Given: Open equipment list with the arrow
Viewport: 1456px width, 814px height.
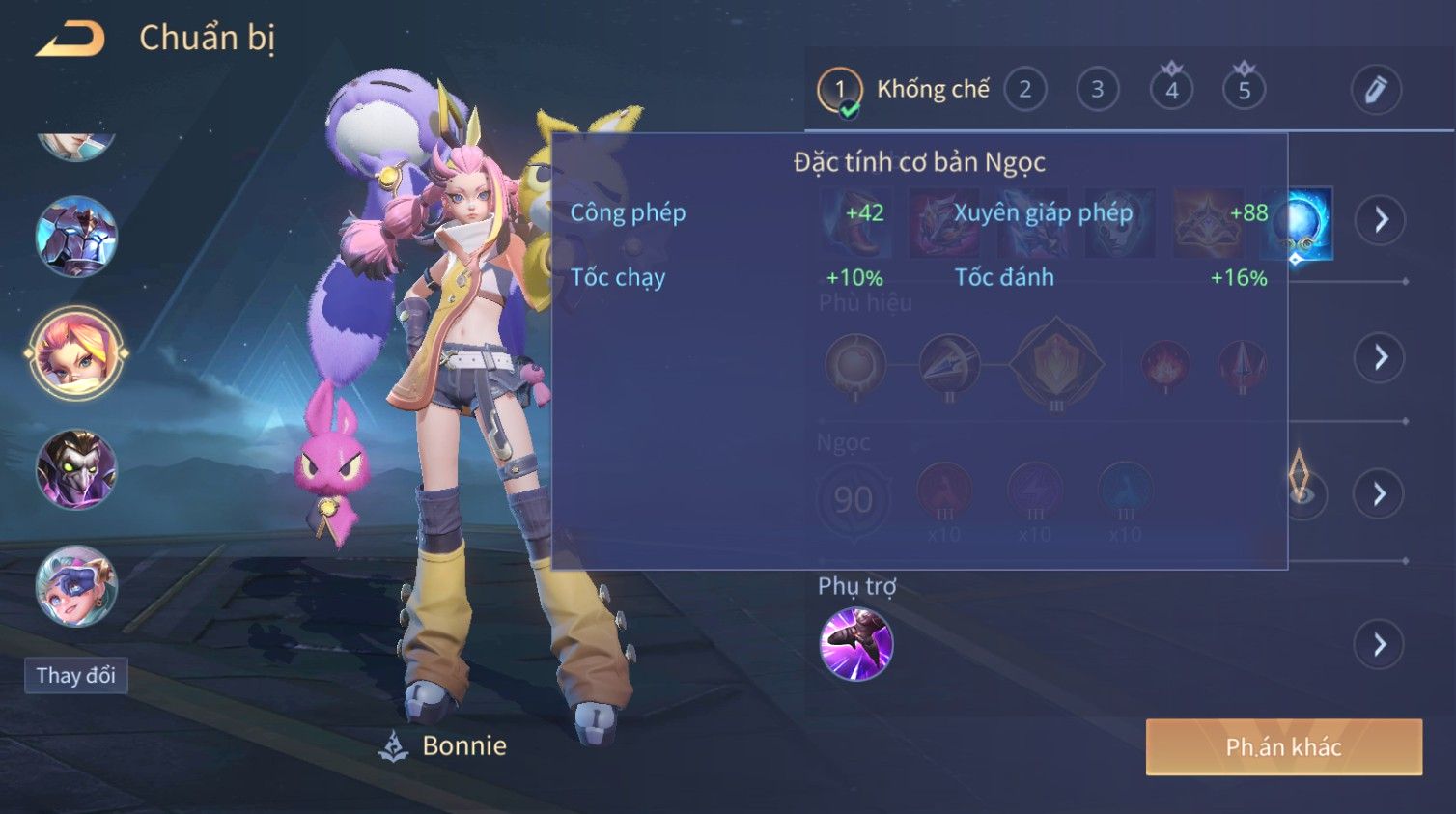Looking at the screenshot, I should tap(1381, 220).
